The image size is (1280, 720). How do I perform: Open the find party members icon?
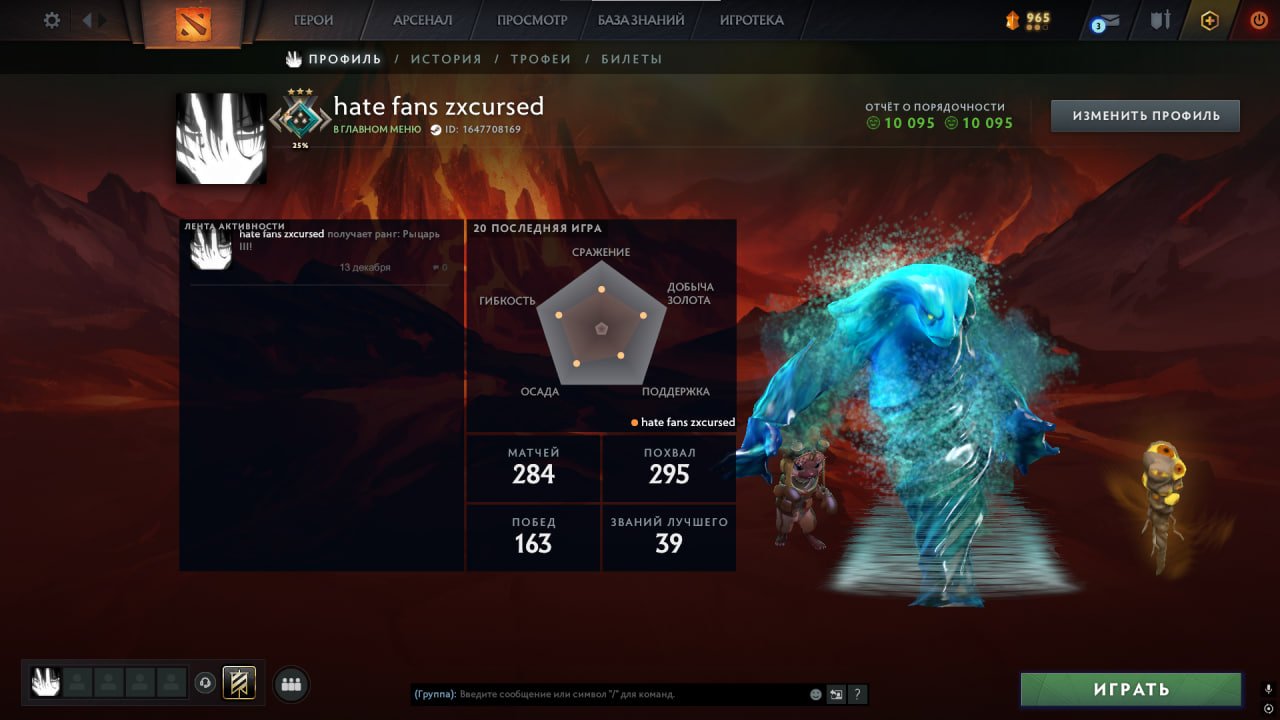[x=290, y=684]
